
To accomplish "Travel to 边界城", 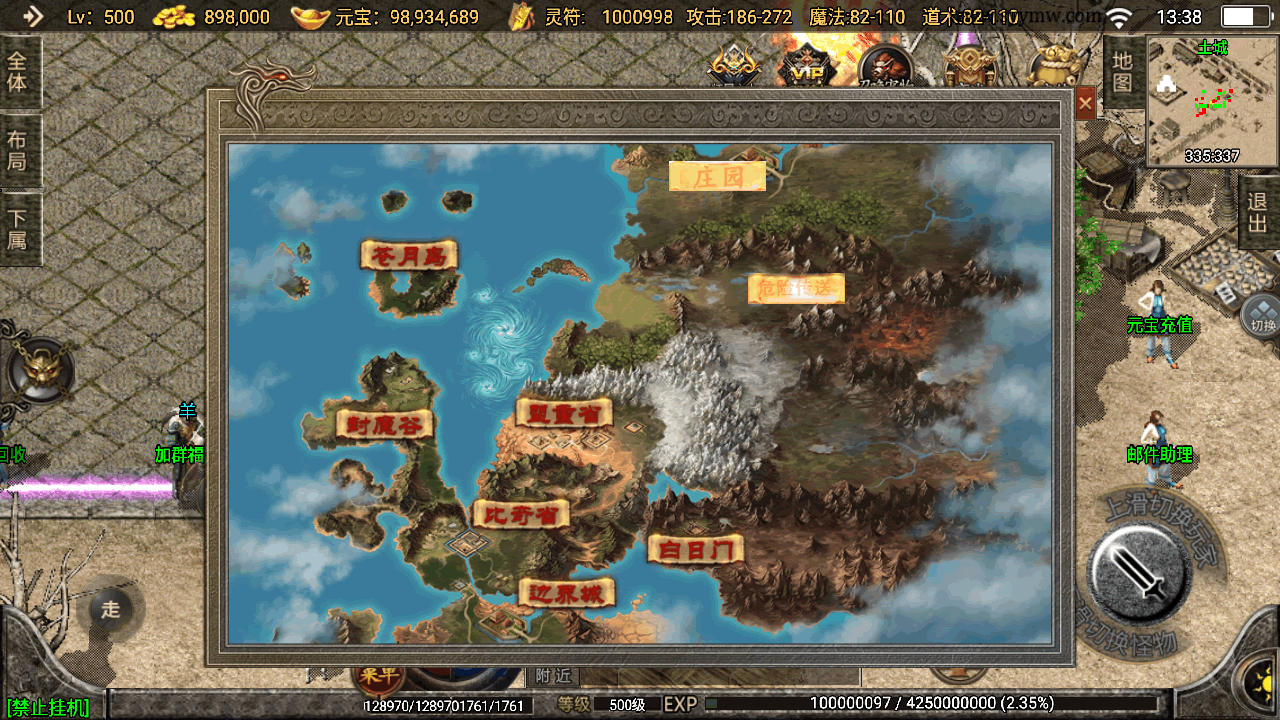I will click(x=566, y=593).
